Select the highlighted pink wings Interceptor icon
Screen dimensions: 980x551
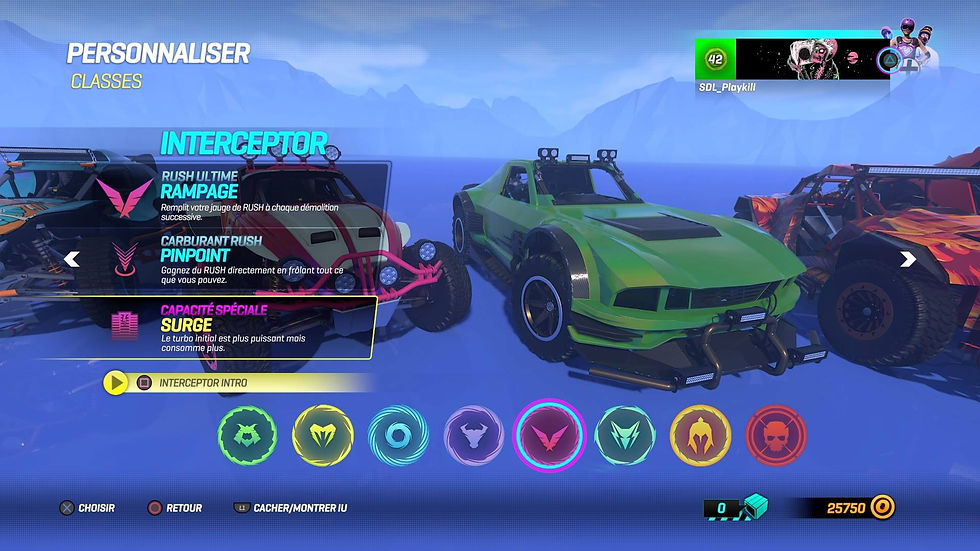click(x=549, y=436)
